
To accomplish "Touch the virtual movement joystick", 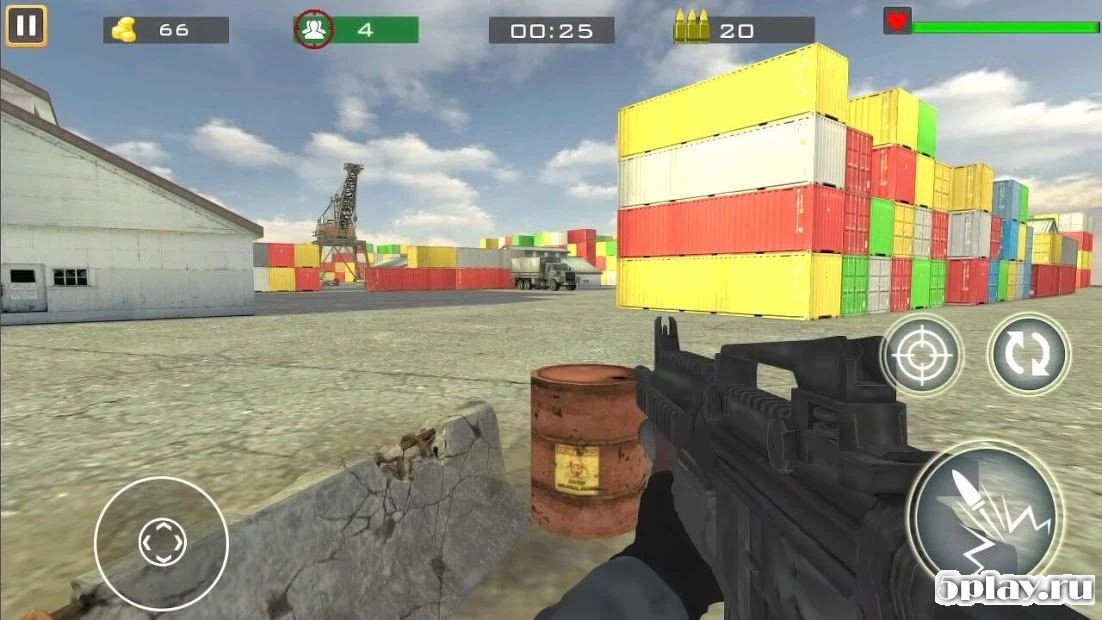I will click(161, 543).
